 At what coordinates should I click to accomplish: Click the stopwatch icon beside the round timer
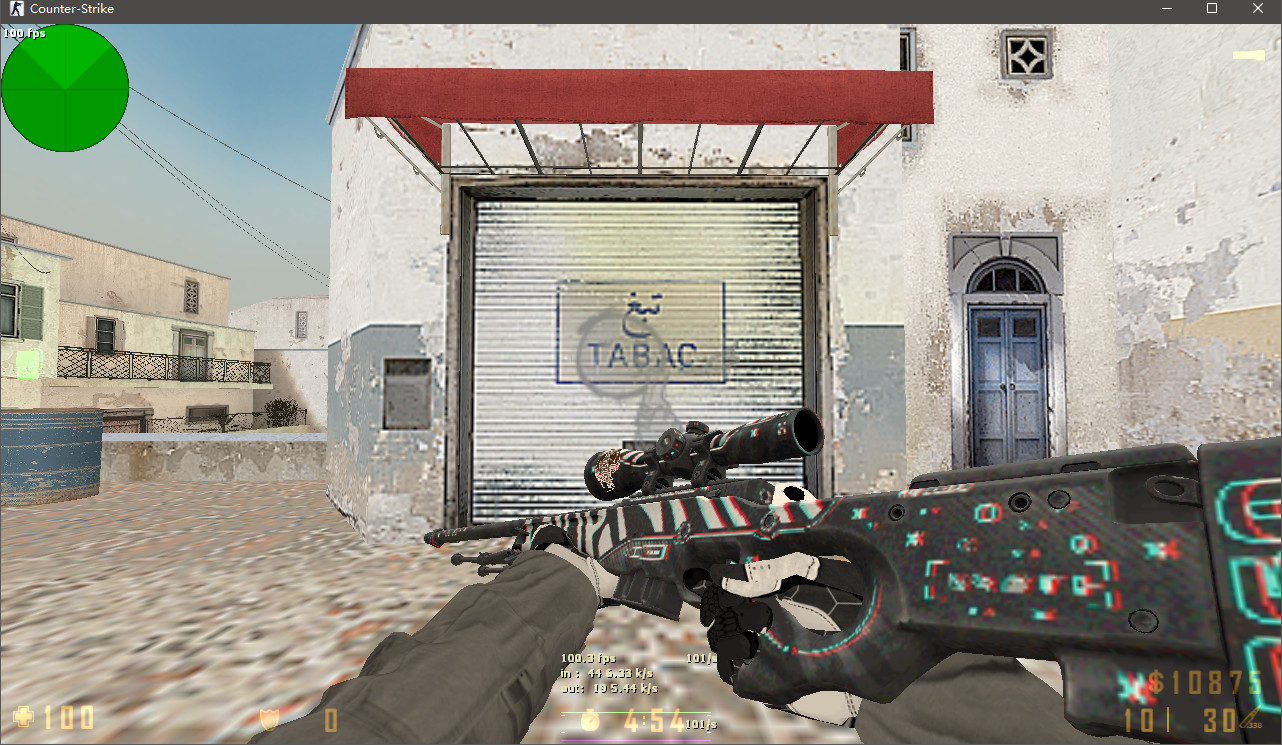[590, 720]
